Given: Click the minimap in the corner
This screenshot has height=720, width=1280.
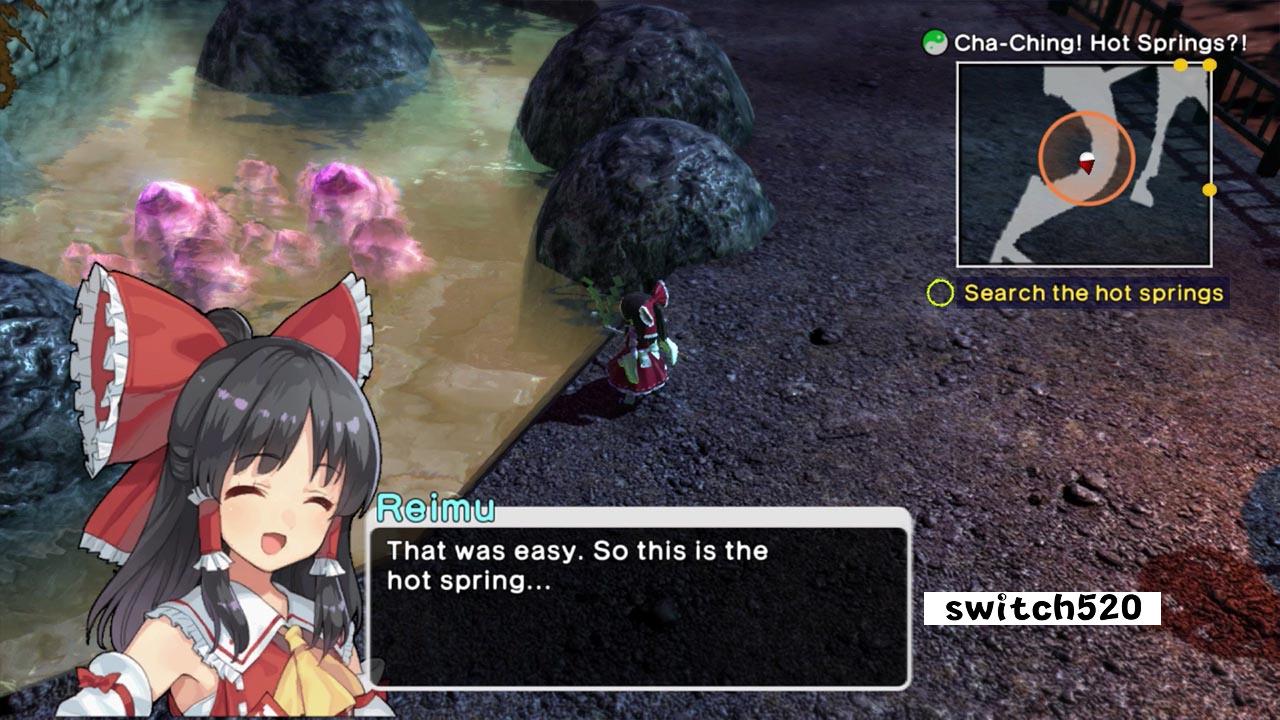Looking at the screenshot, I should [1084, 165].
